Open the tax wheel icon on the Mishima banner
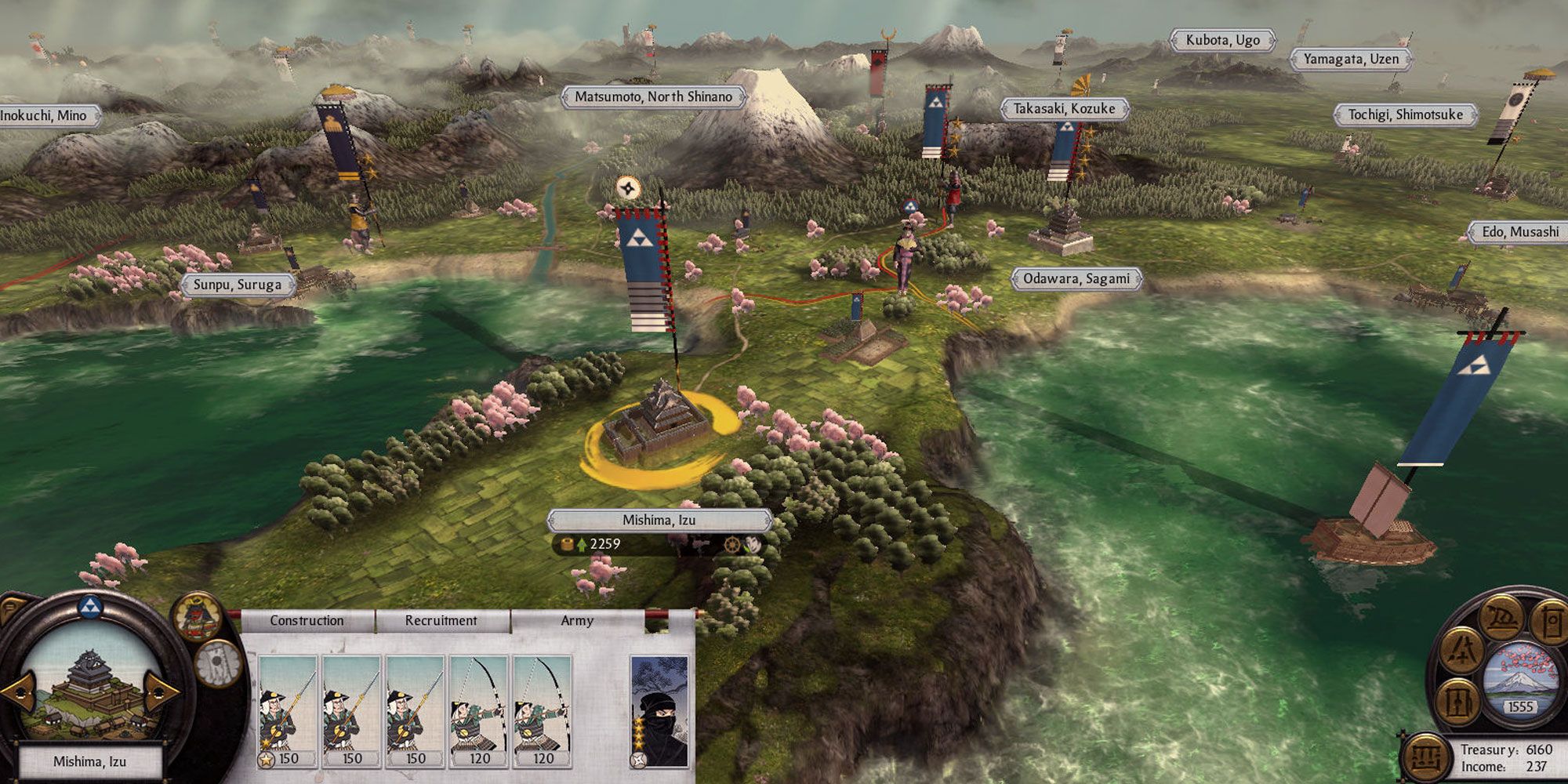This screenshot has height=784, width=1568. (x=732, y=544)
